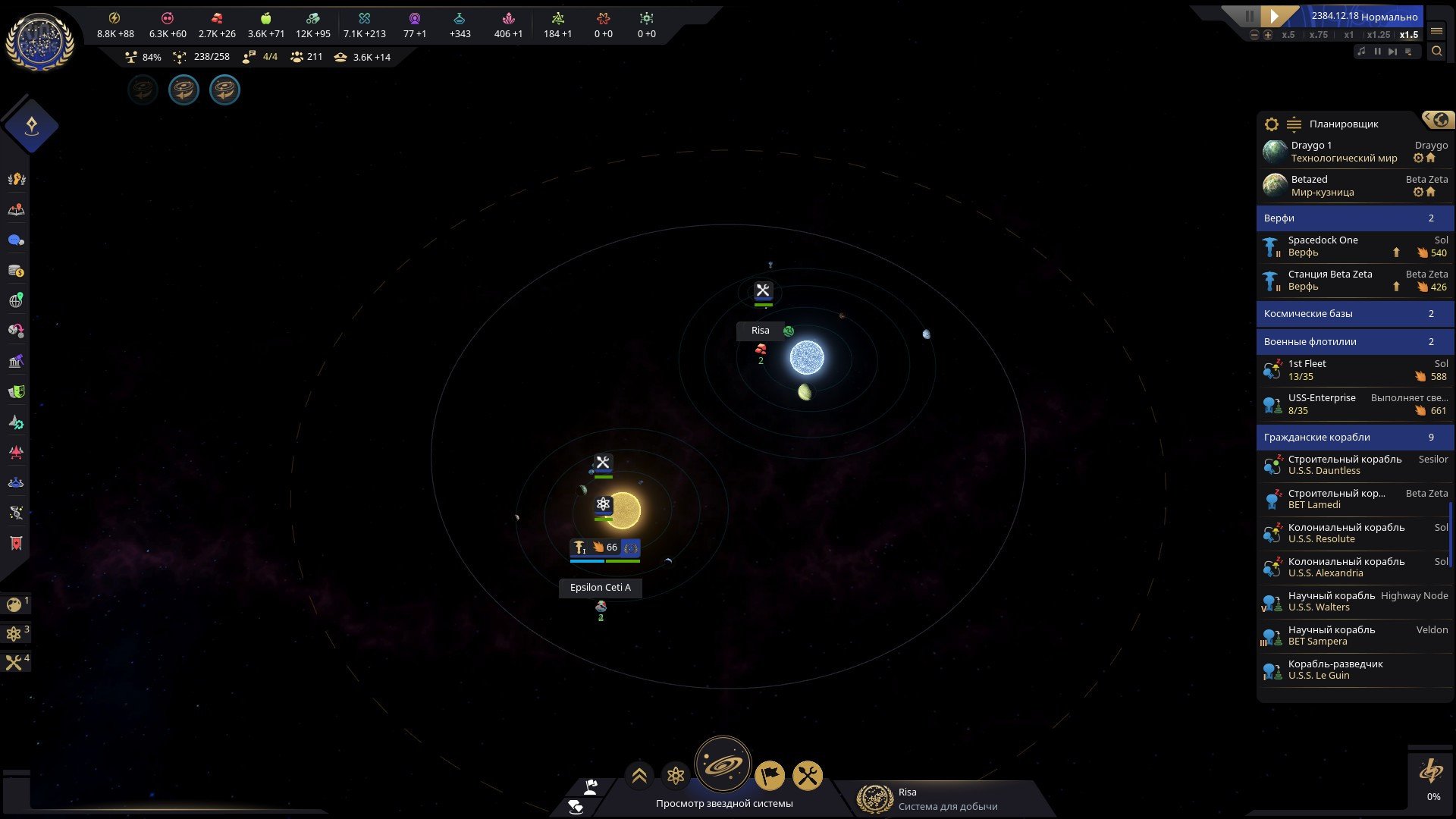Select the x.5 game speed
Screen dimensions: 1456x819
point(1288,35)
